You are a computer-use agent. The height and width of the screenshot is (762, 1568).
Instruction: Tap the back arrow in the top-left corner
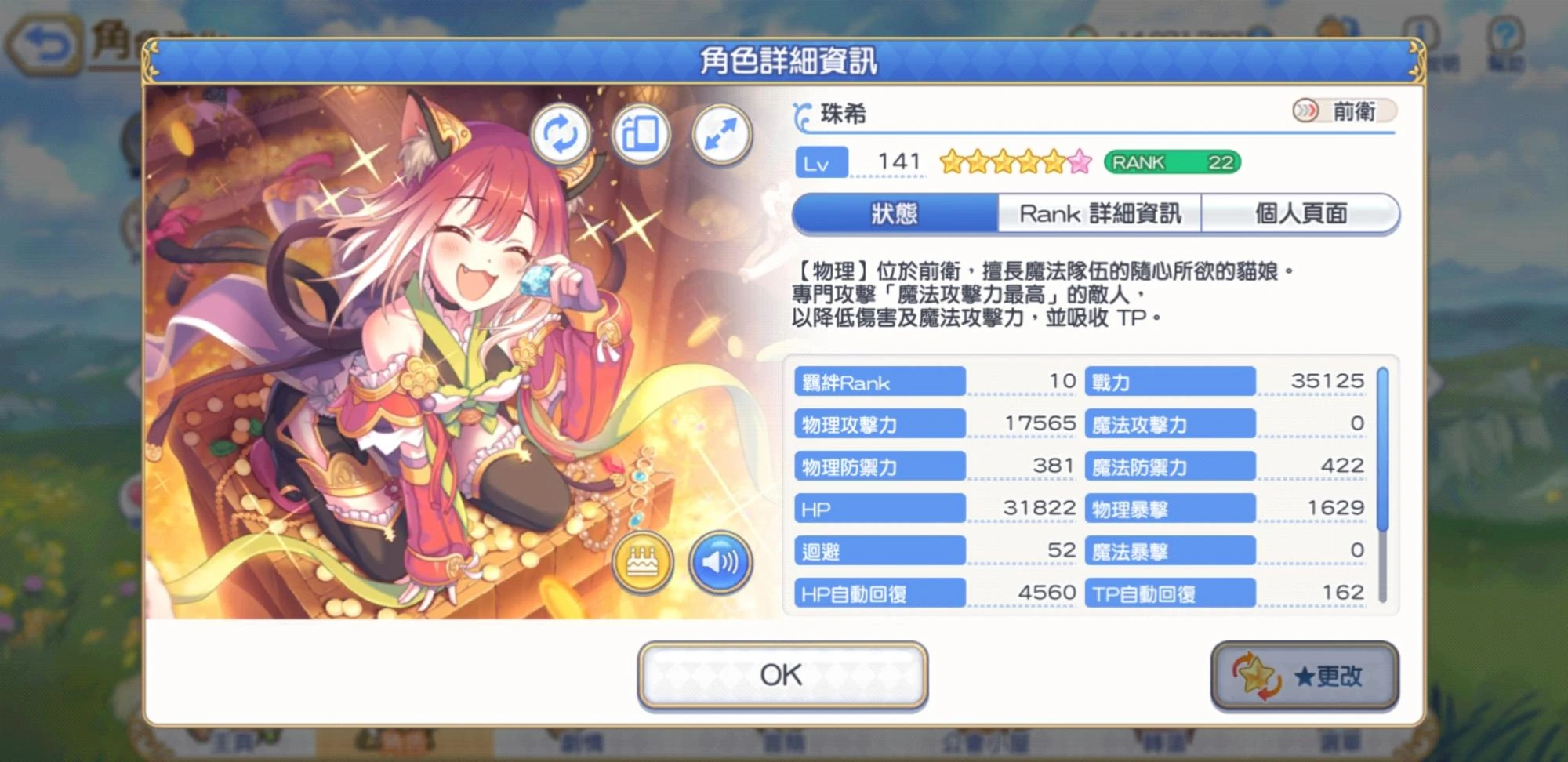pos(45,34)
